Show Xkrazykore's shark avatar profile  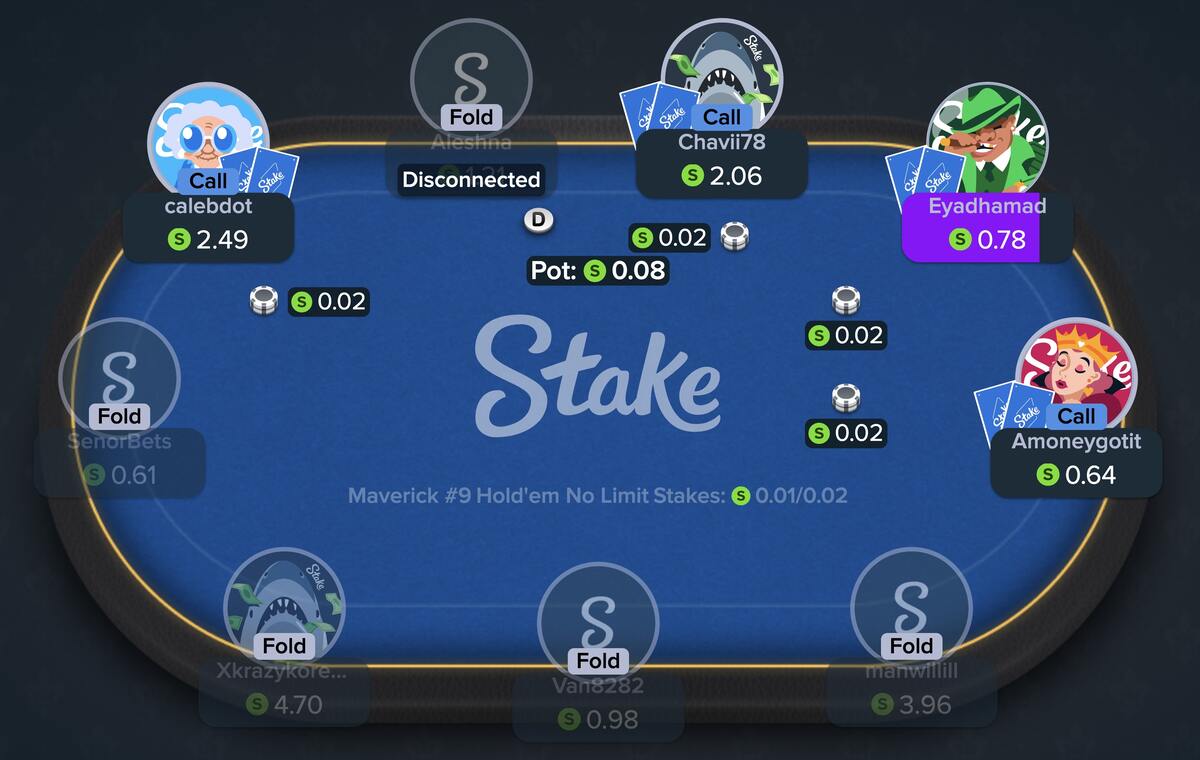coord(284,605)
